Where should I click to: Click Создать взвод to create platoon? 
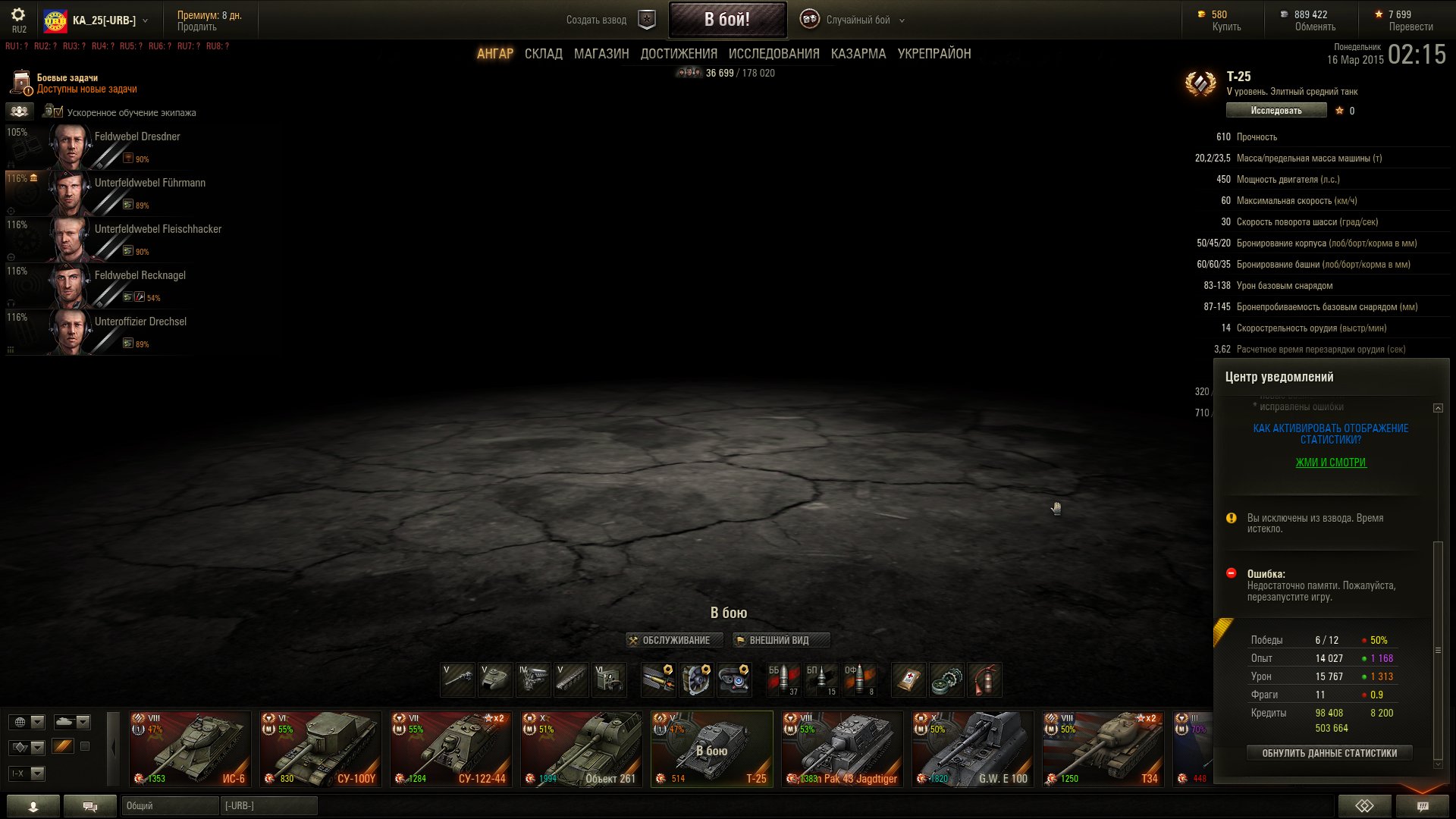click(x=596, y=20)
